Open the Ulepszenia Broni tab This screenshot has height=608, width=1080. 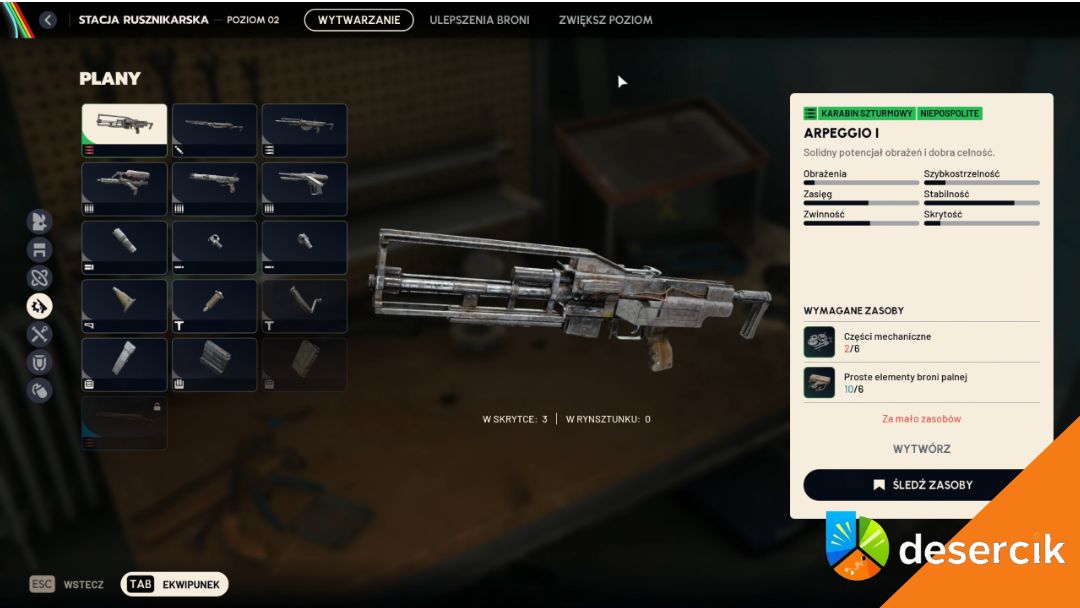479,20
